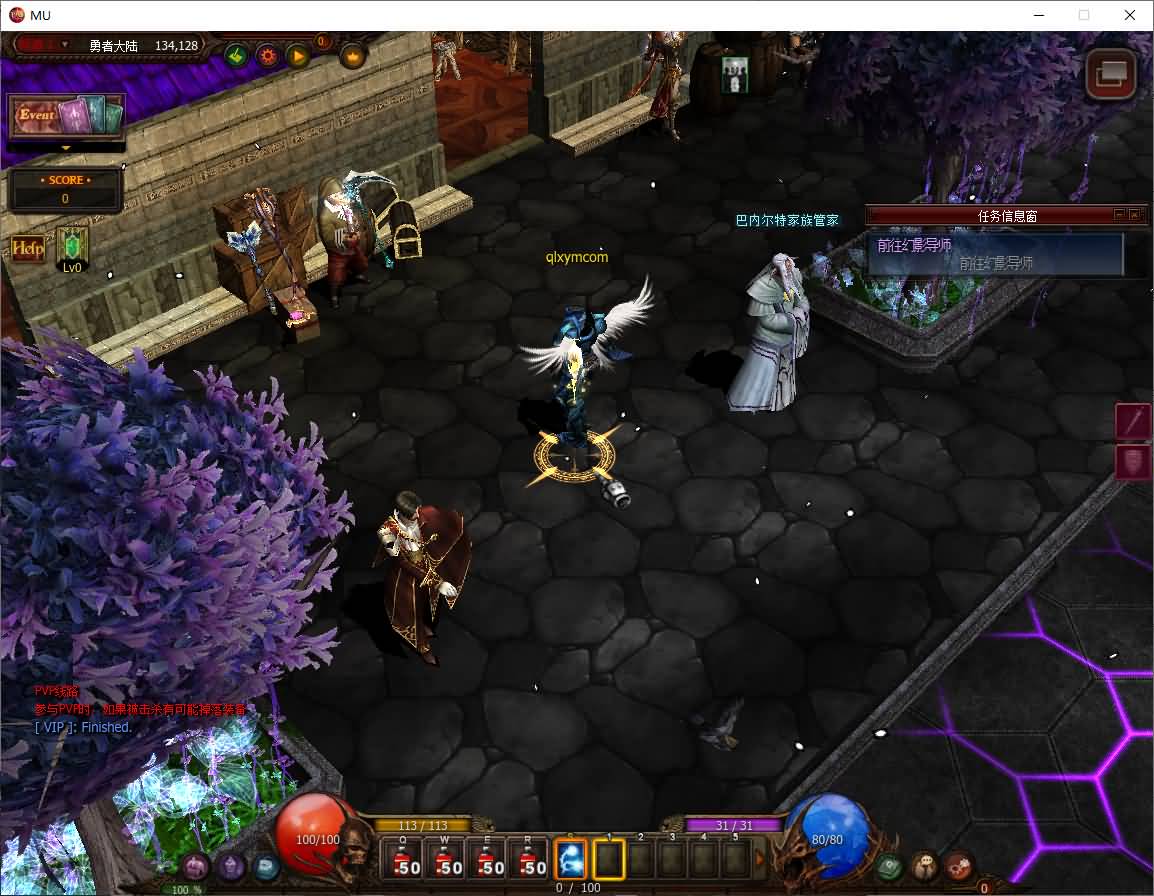Open the red overlapping-windows button

[x=1112, y=74]
